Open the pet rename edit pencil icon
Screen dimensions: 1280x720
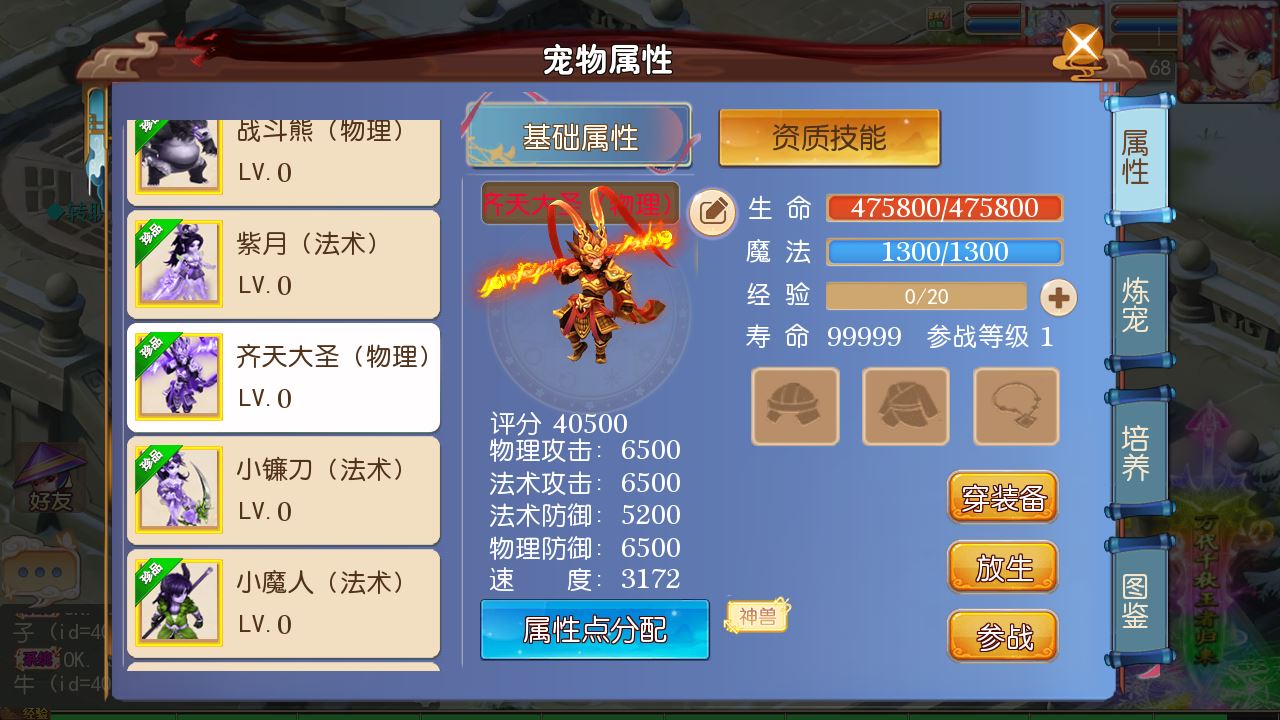pyautogui.click(x=712, y=213)
